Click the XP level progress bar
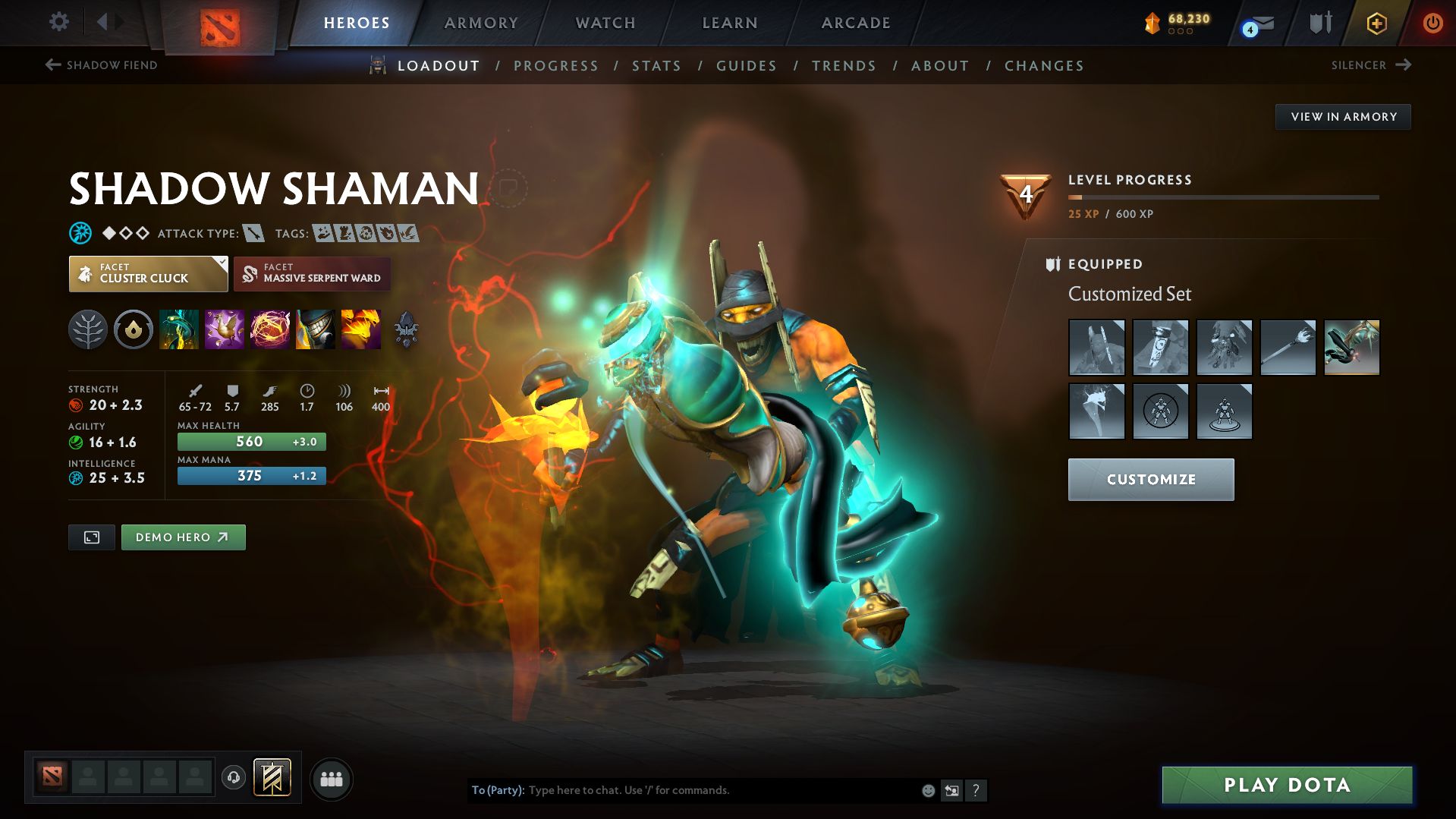This screenshot has width=1456, height=819. coord(1222,197)
